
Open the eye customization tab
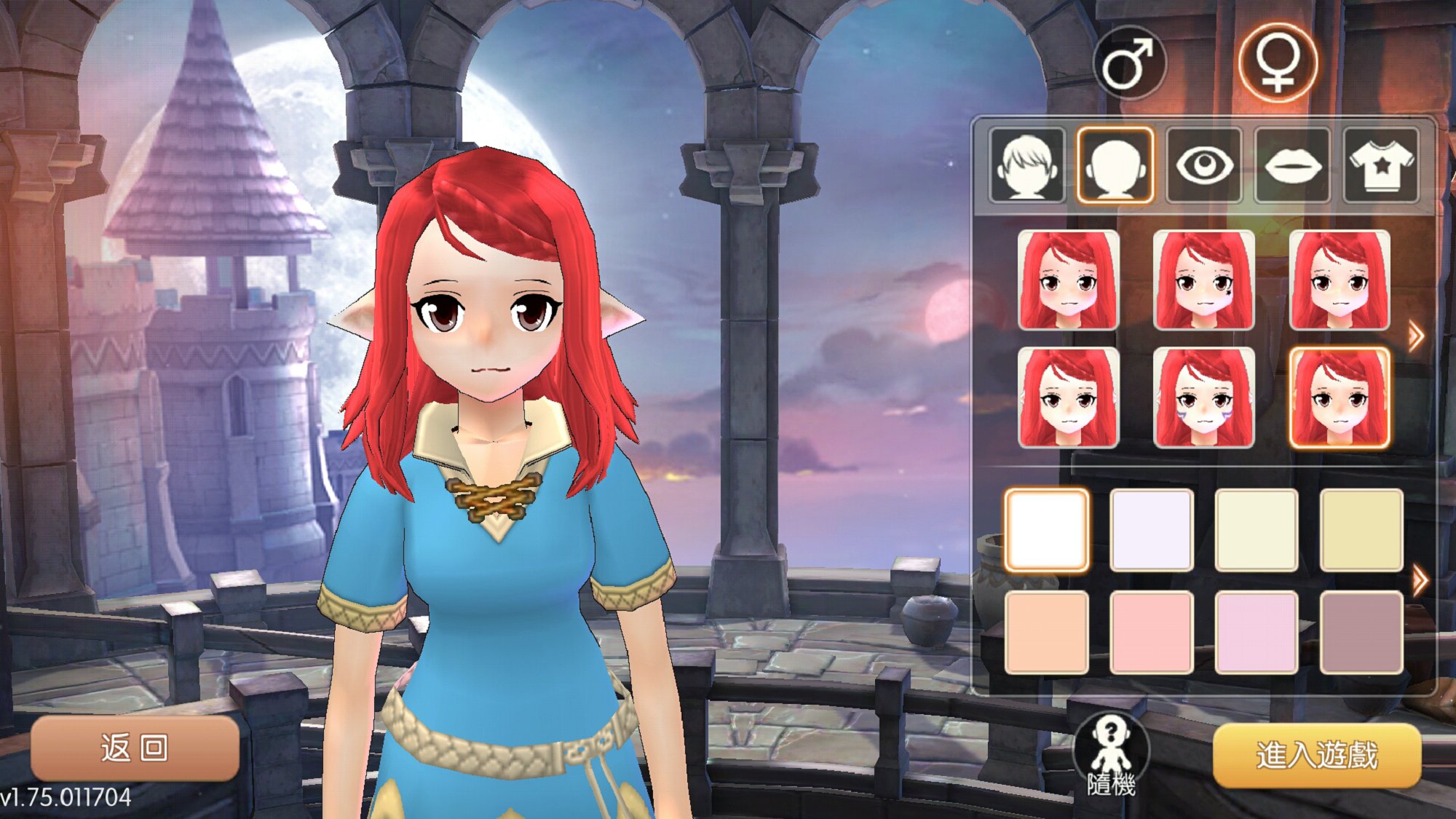coord(1204,165)
